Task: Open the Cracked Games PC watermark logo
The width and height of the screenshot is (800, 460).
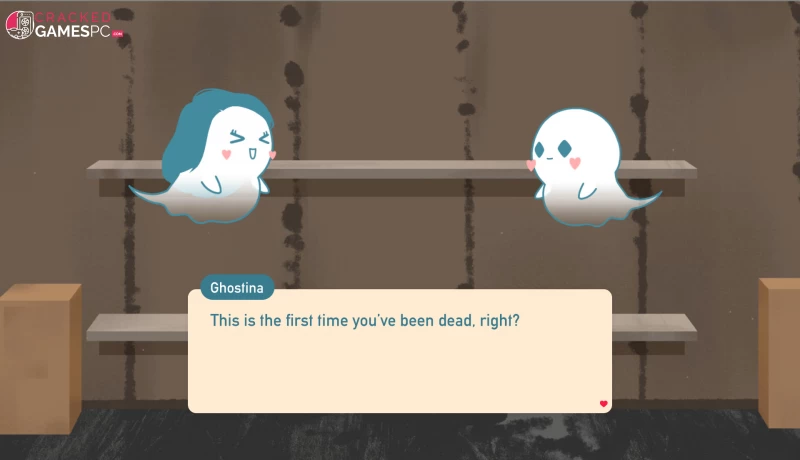Action: click(65, 24)
